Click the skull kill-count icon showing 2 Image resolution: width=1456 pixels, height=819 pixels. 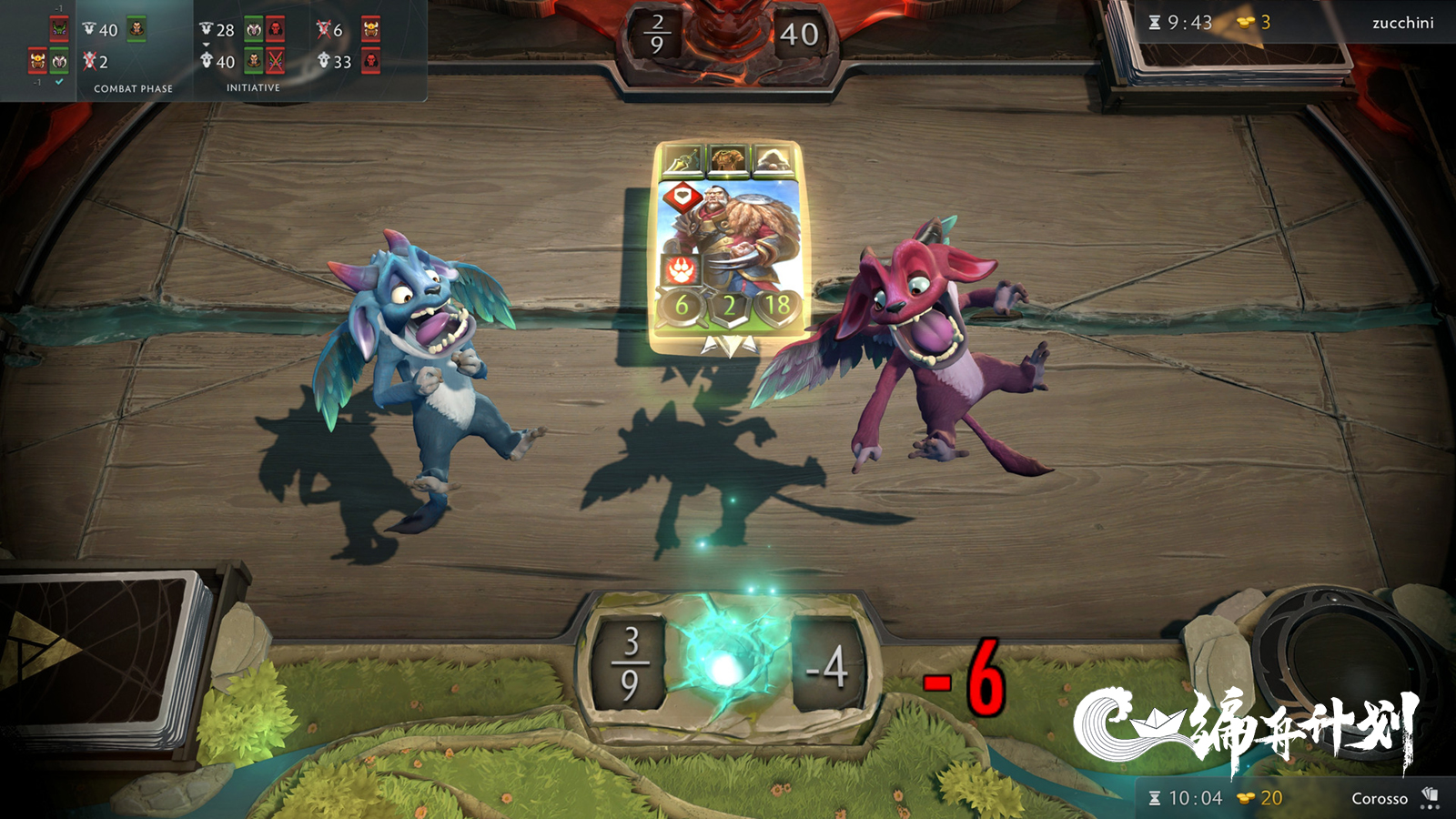[x=89, y=61]
